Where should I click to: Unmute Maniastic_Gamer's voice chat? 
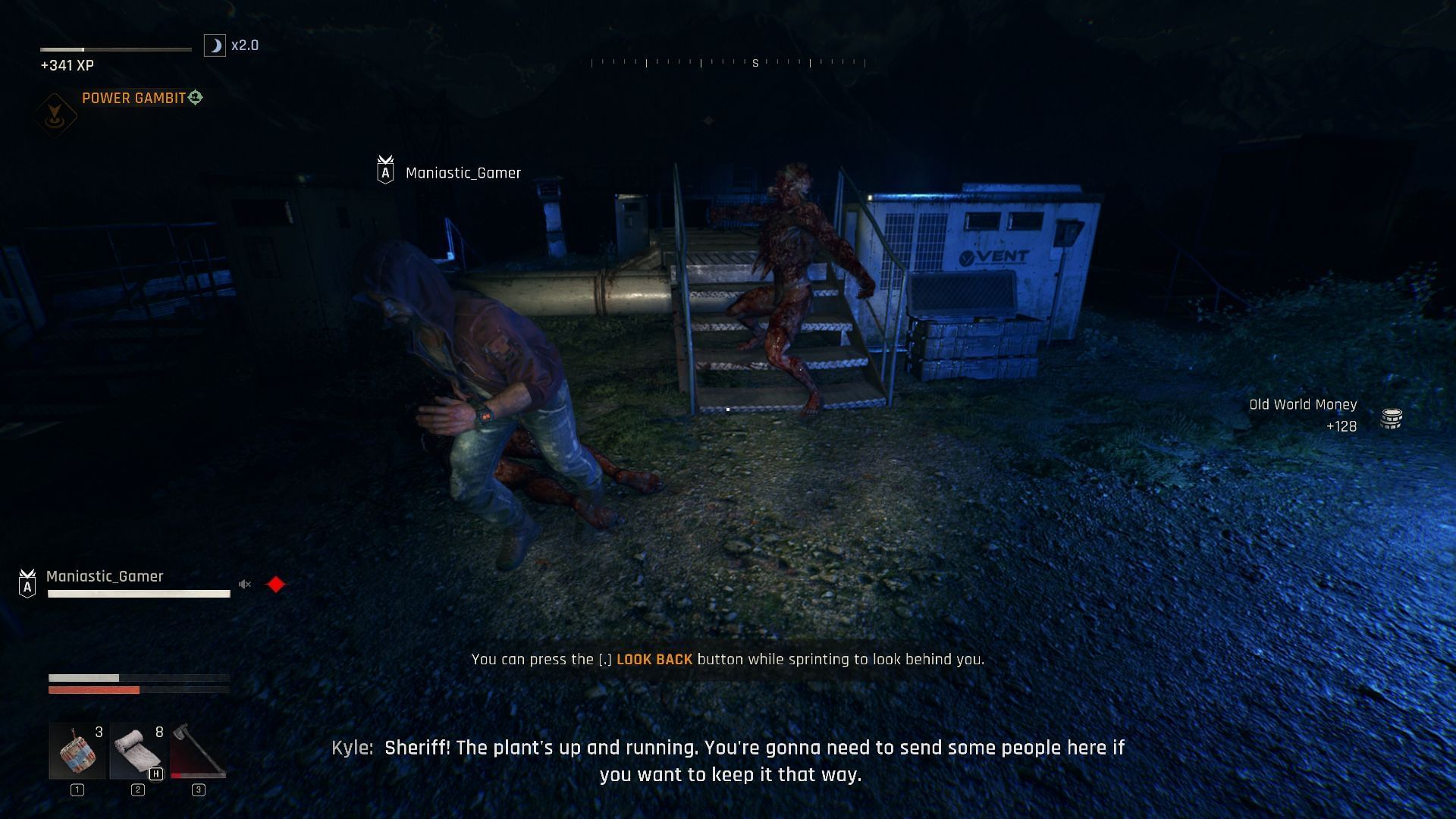tap(244, 584)
